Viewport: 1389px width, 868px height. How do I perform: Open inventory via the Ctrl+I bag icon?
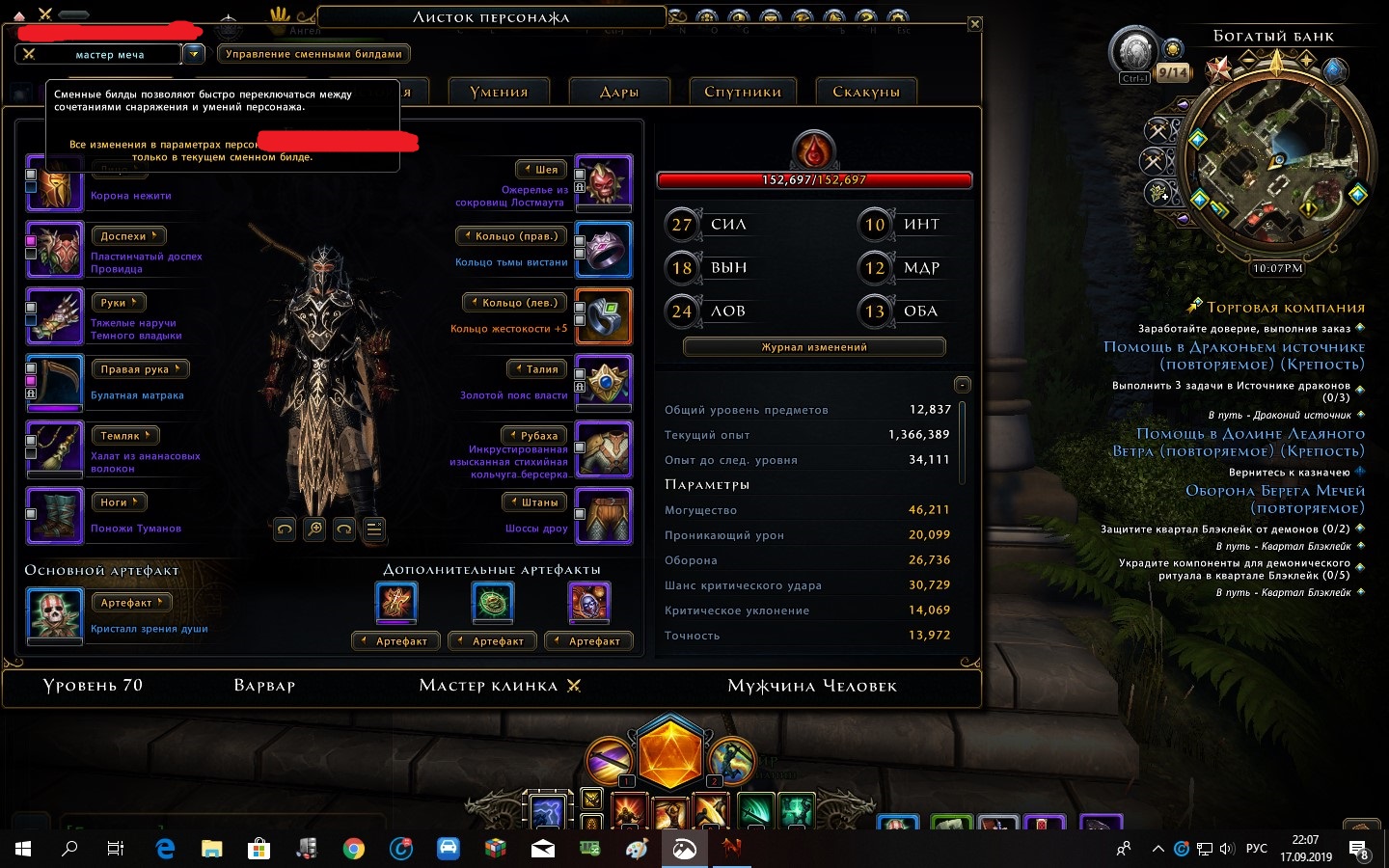click(1133, 55)
